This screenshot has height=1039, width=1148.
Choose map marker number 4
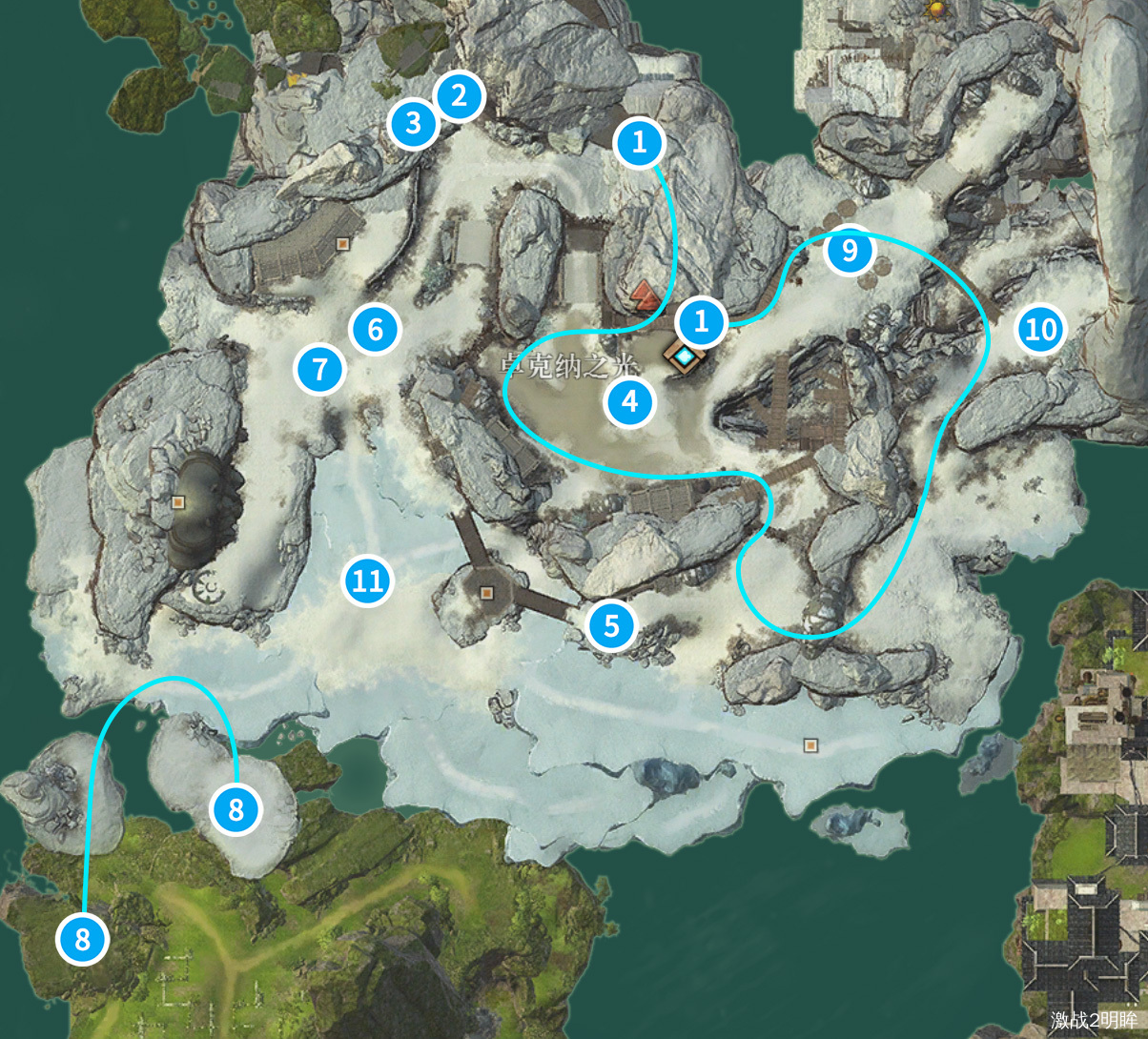tap(629, 402)
